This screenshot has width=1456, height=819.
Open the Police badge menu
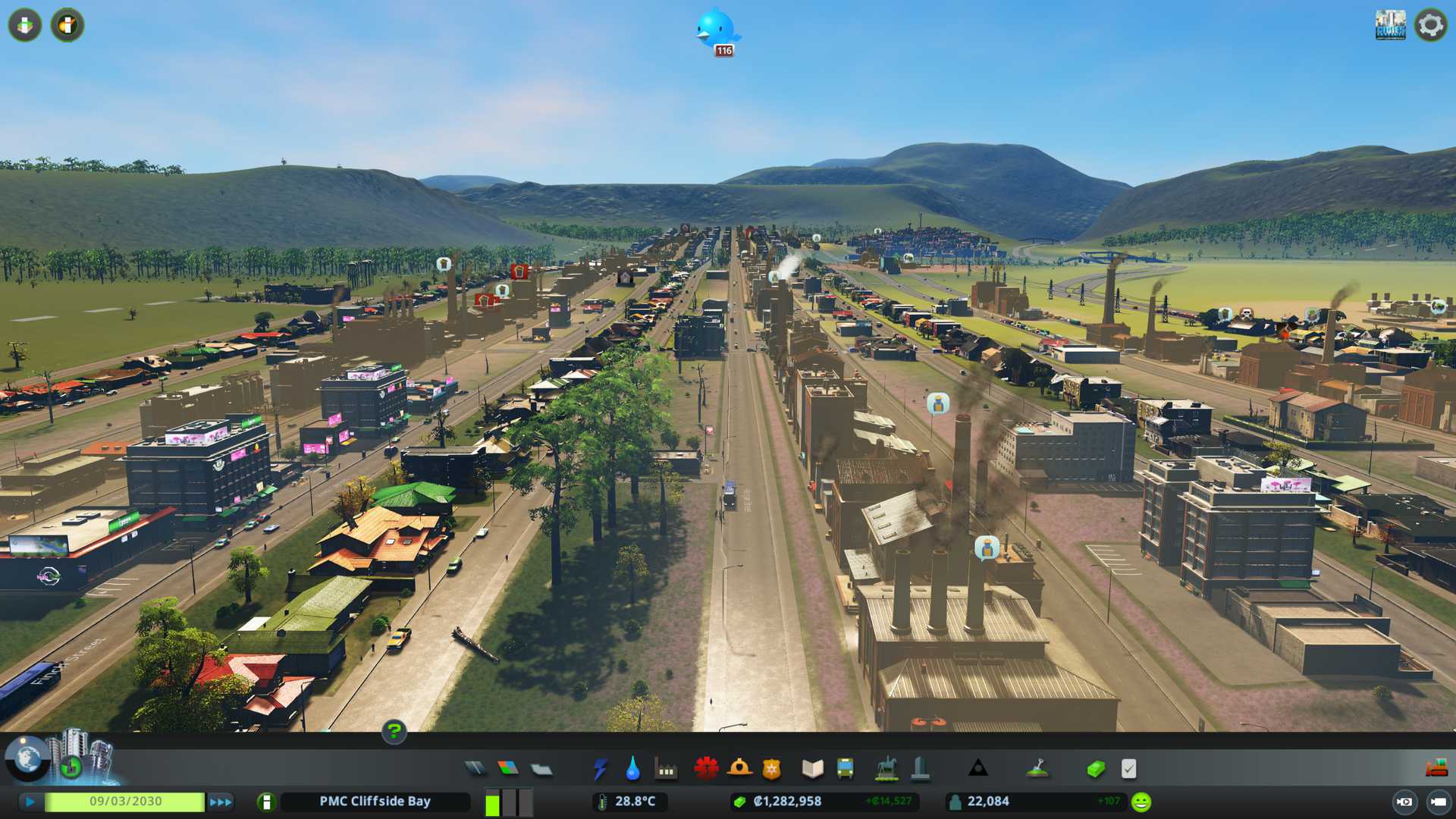pyautogui.click(x=771, y=769)
